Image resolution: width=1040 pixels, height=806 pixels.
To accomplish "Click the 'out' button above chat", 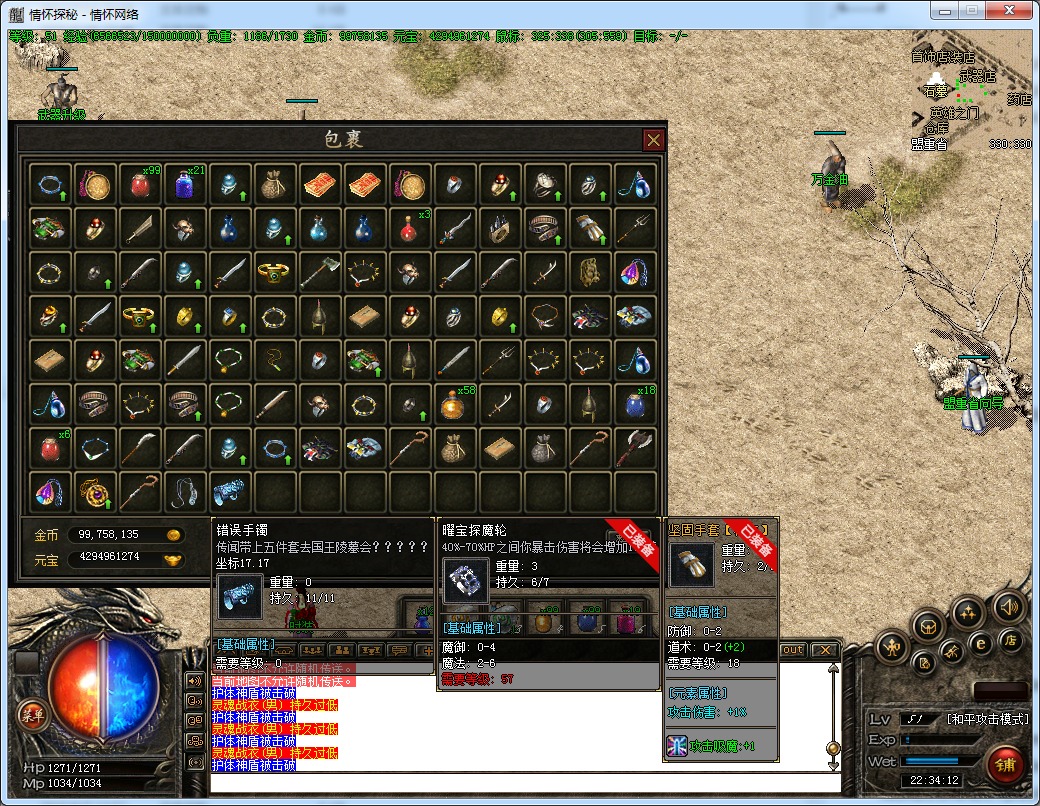I will point(792,650).
